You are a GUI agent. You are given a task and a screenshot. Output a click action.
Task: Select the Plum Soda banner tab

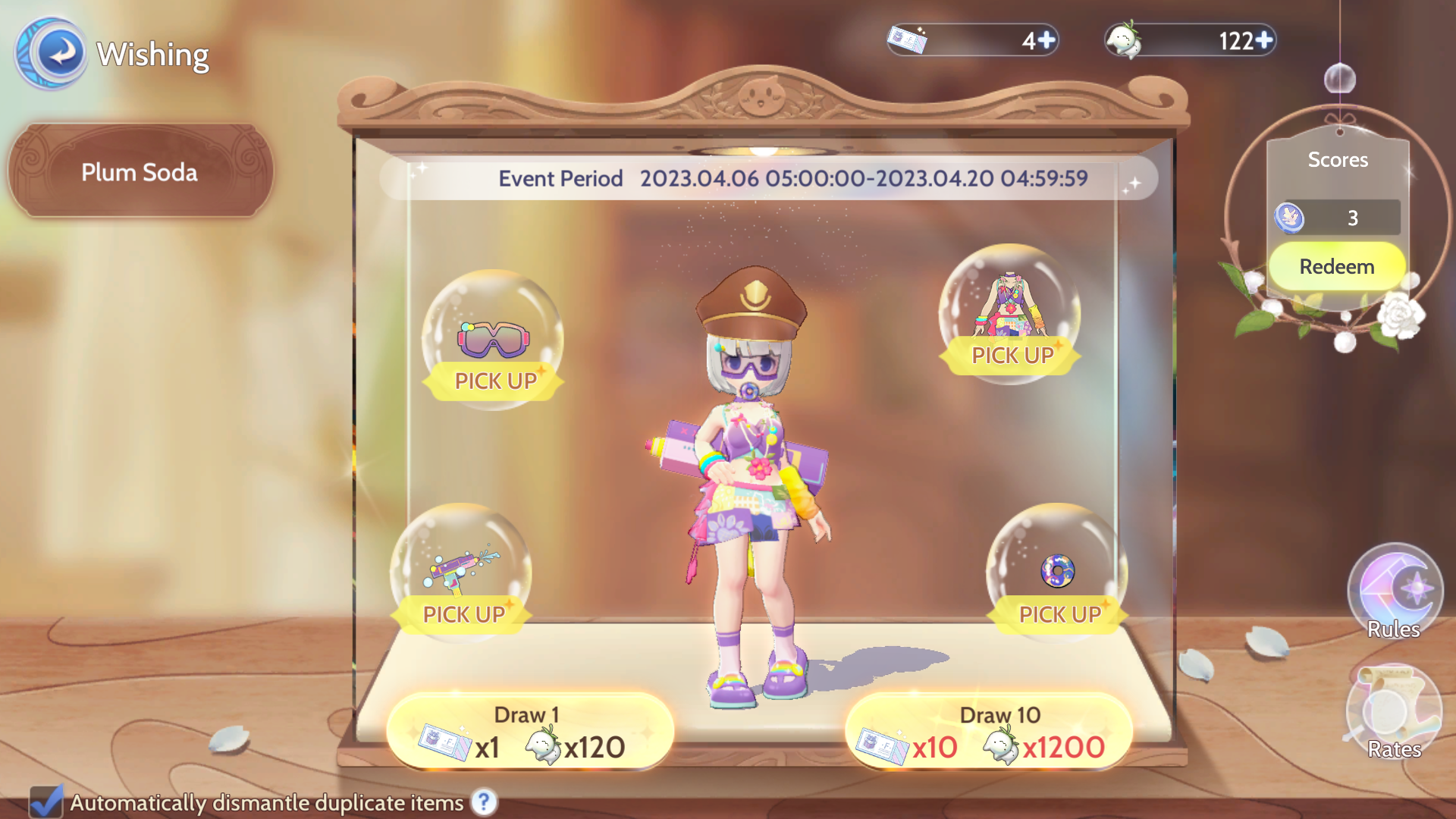140,172
